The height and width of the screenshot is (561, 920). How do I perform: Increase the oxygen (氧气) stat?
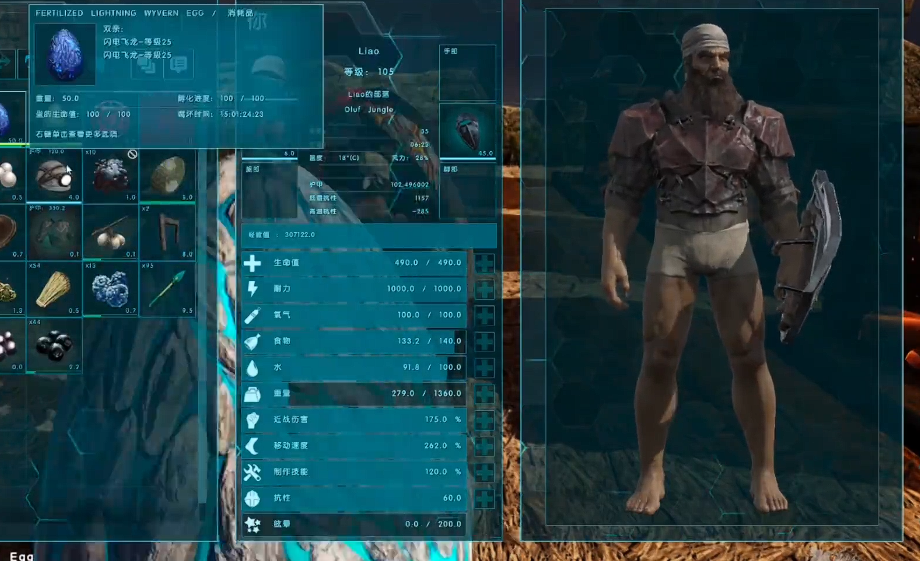[x=485, y=315]
